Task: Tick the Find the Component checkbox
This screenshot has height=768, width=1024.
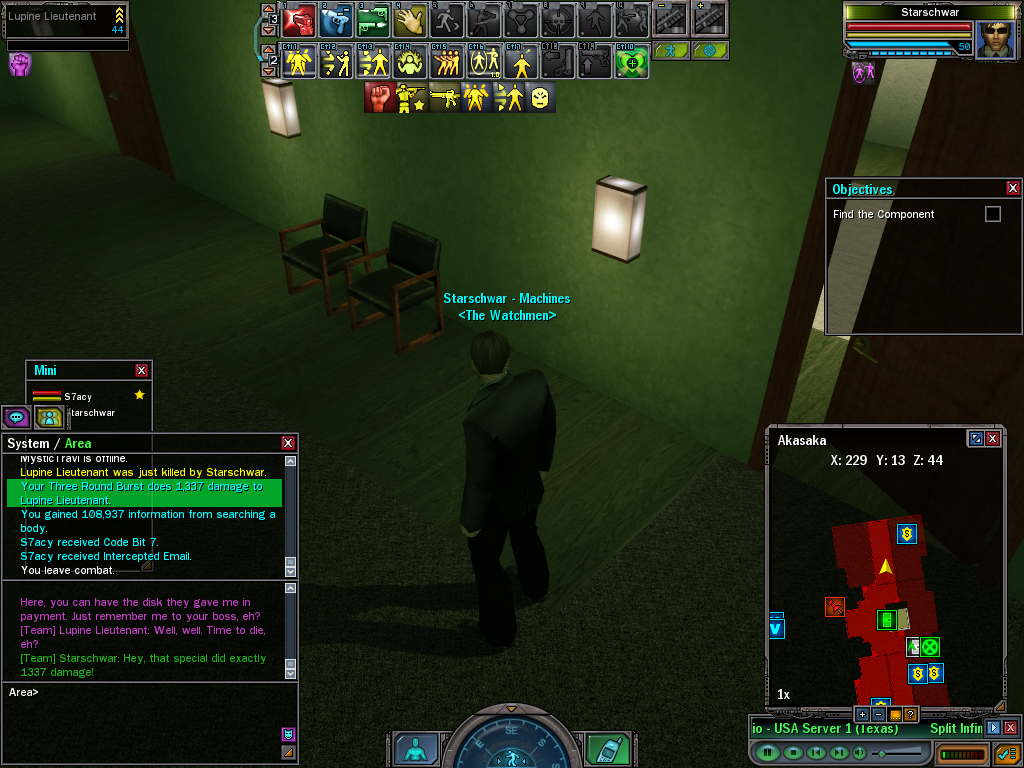Action: (993, 214)
